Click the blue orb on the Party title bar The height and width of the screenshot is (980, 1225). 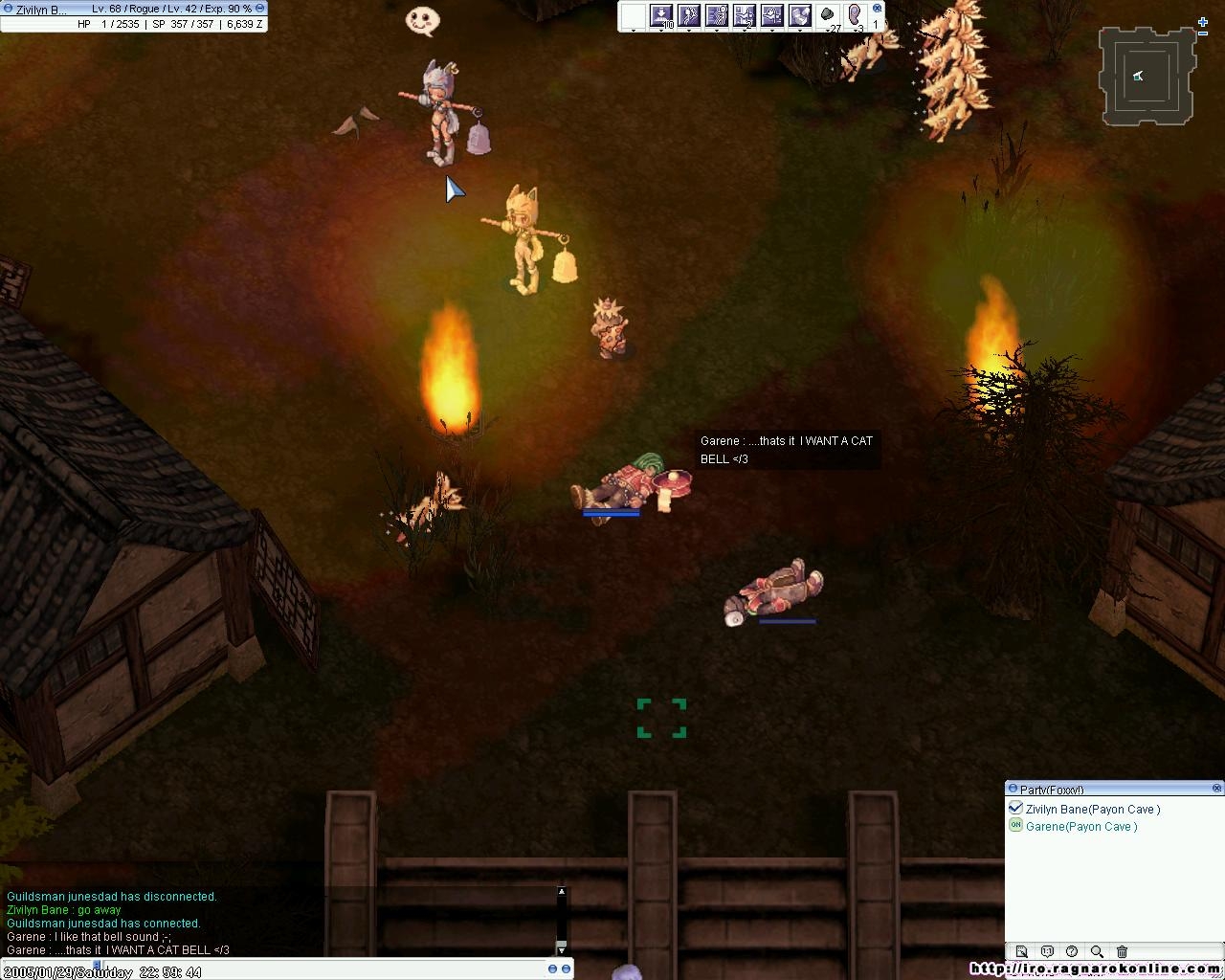1012,789
